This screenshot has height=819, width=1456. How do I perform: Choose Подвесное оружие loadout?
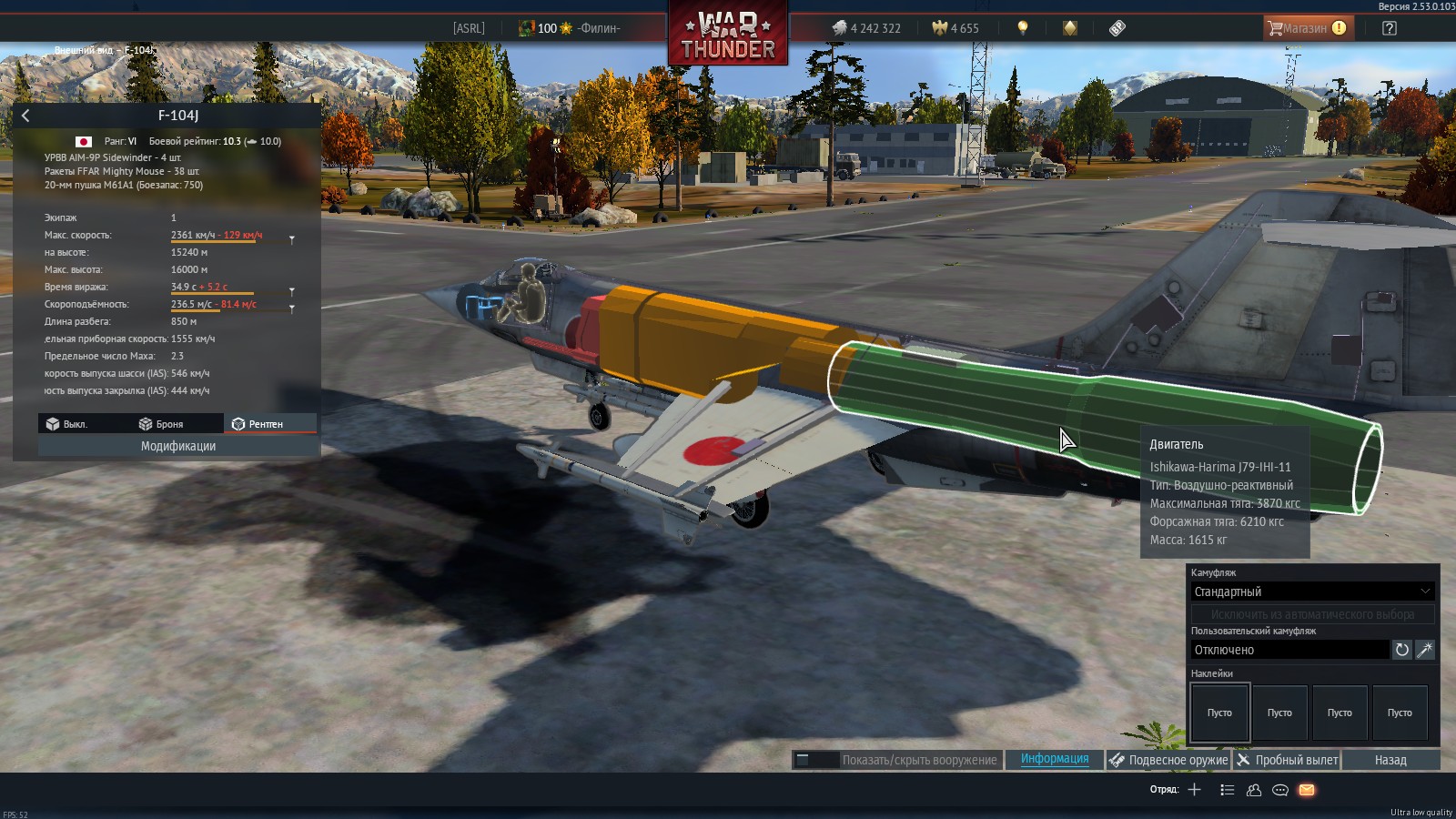point(1168,760)
